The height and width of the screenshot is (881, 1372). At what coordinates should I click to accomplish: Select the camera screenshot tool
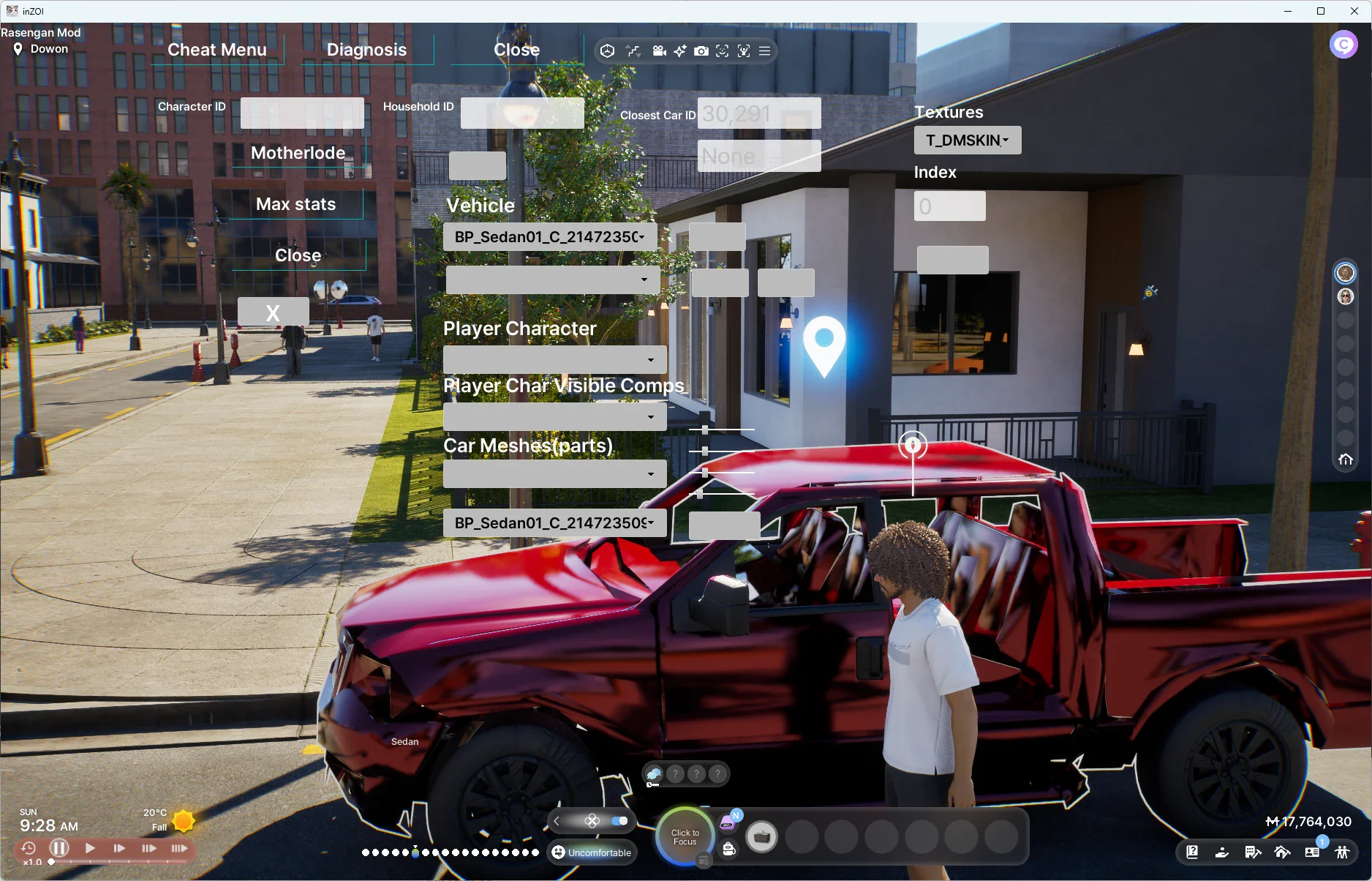point(701,51)
